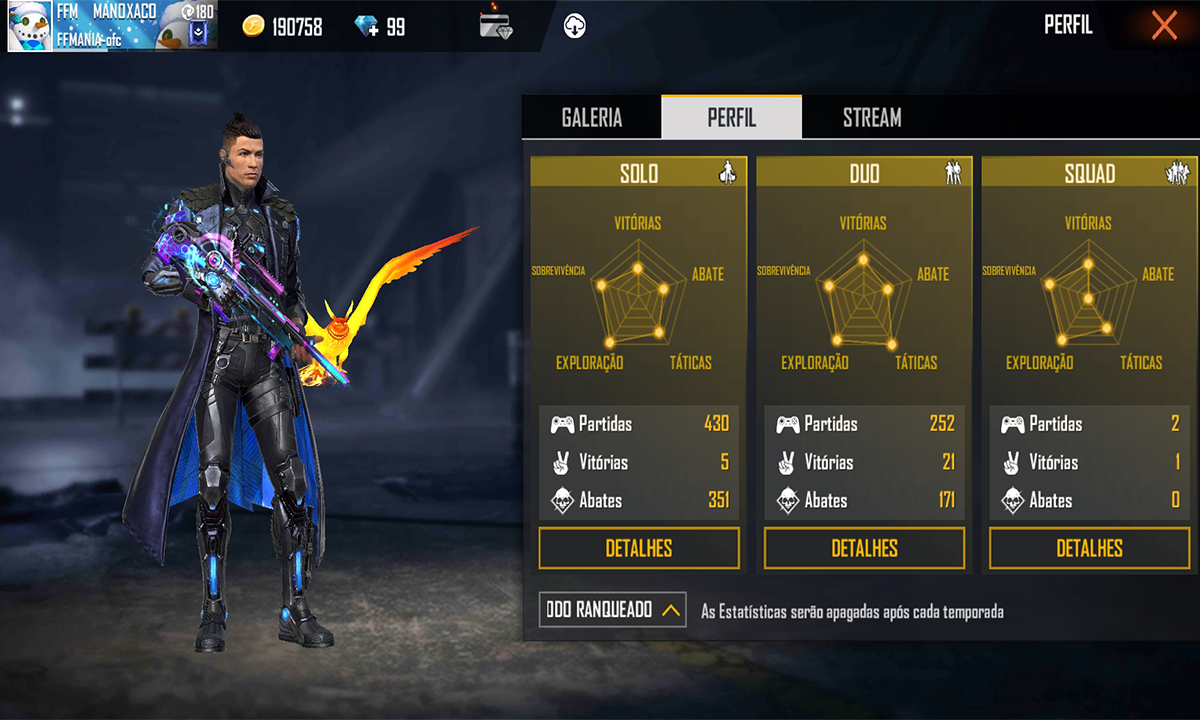Open the card with diamond icon

point(495,26)
